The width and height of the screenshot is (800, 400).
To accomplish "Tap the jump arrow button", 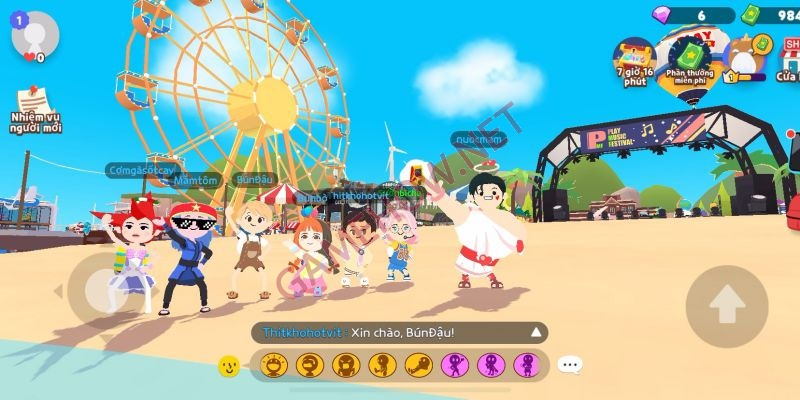I will pyautogui.click(x=725, y=298).
